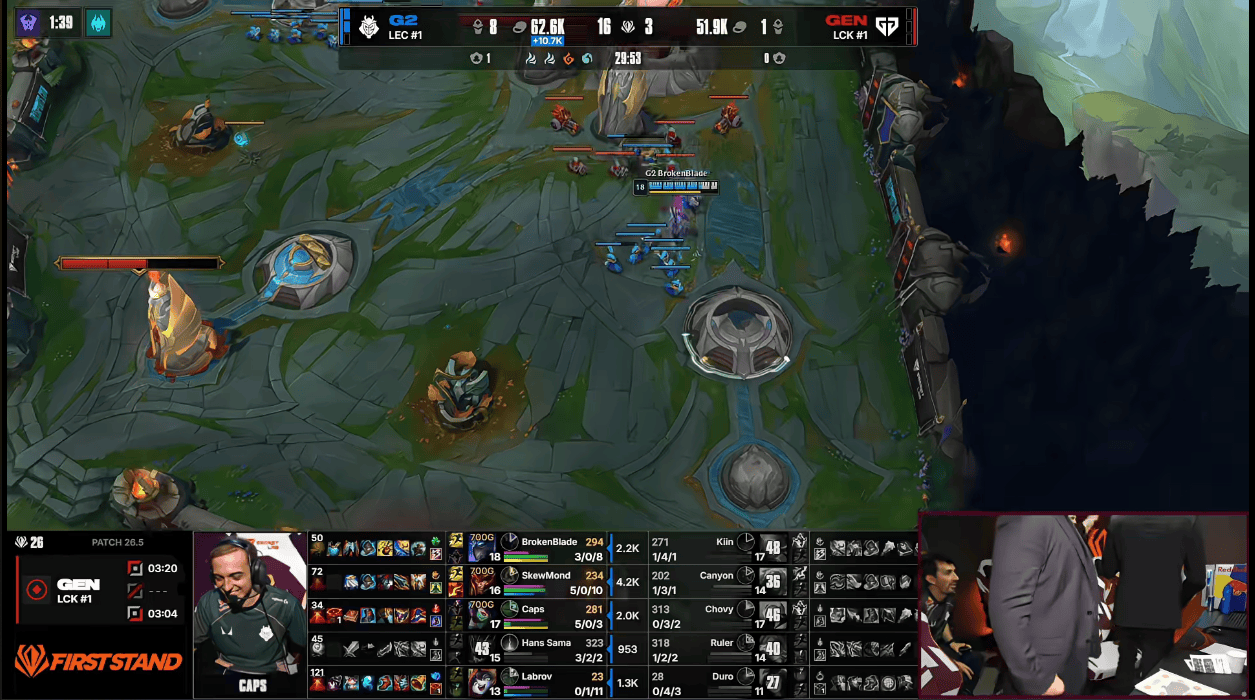
Task: Click the GEN team logo in header
Action: pyautogui.click(x=886, y=25)
